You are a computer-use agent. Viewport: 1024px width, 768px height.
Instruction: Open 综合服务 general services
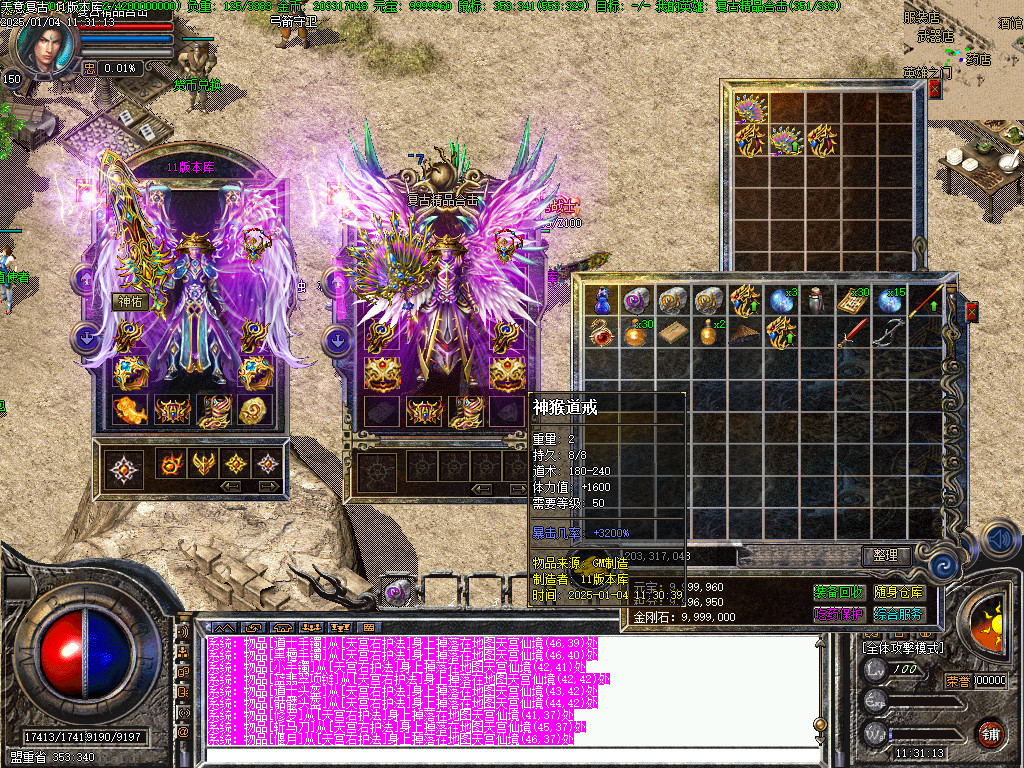(898, 614)
